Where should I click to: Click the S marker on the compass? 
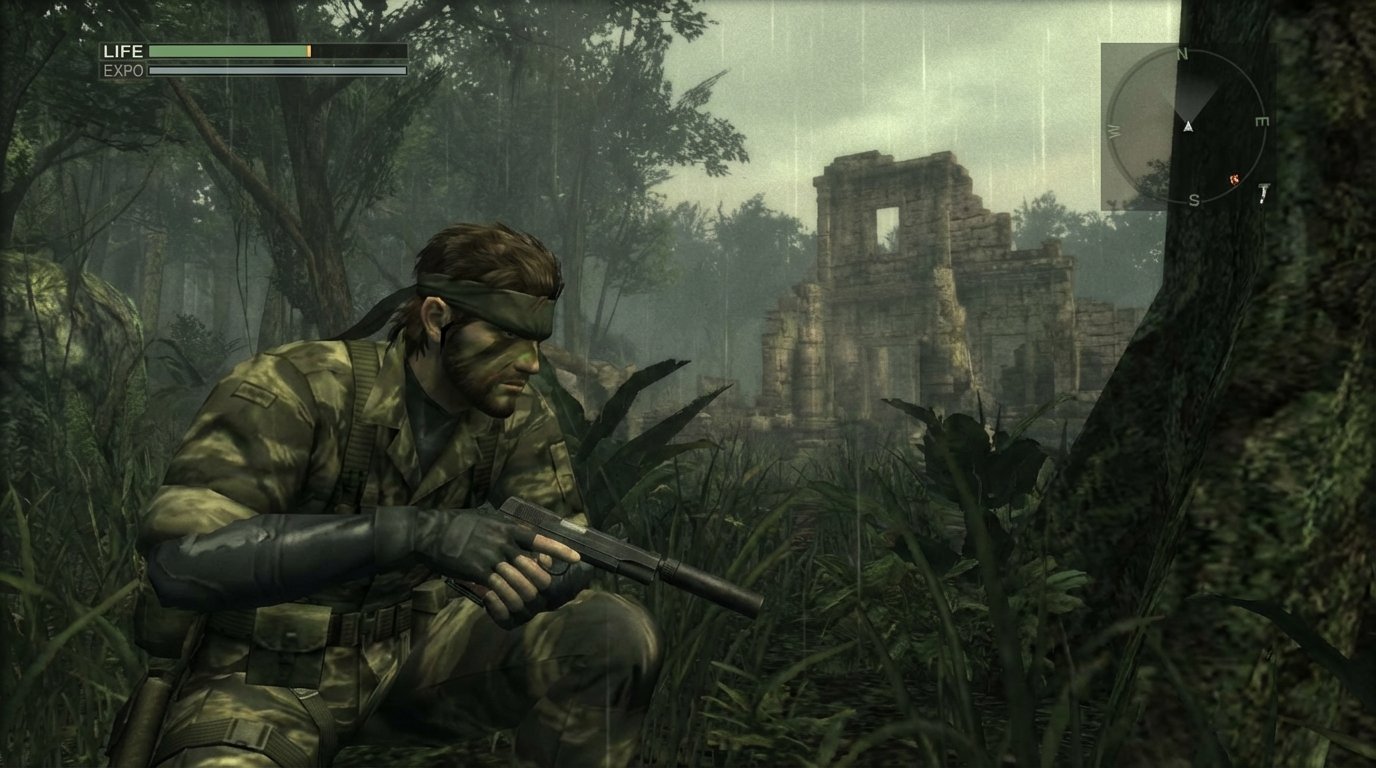click(x=1194, y=198)
